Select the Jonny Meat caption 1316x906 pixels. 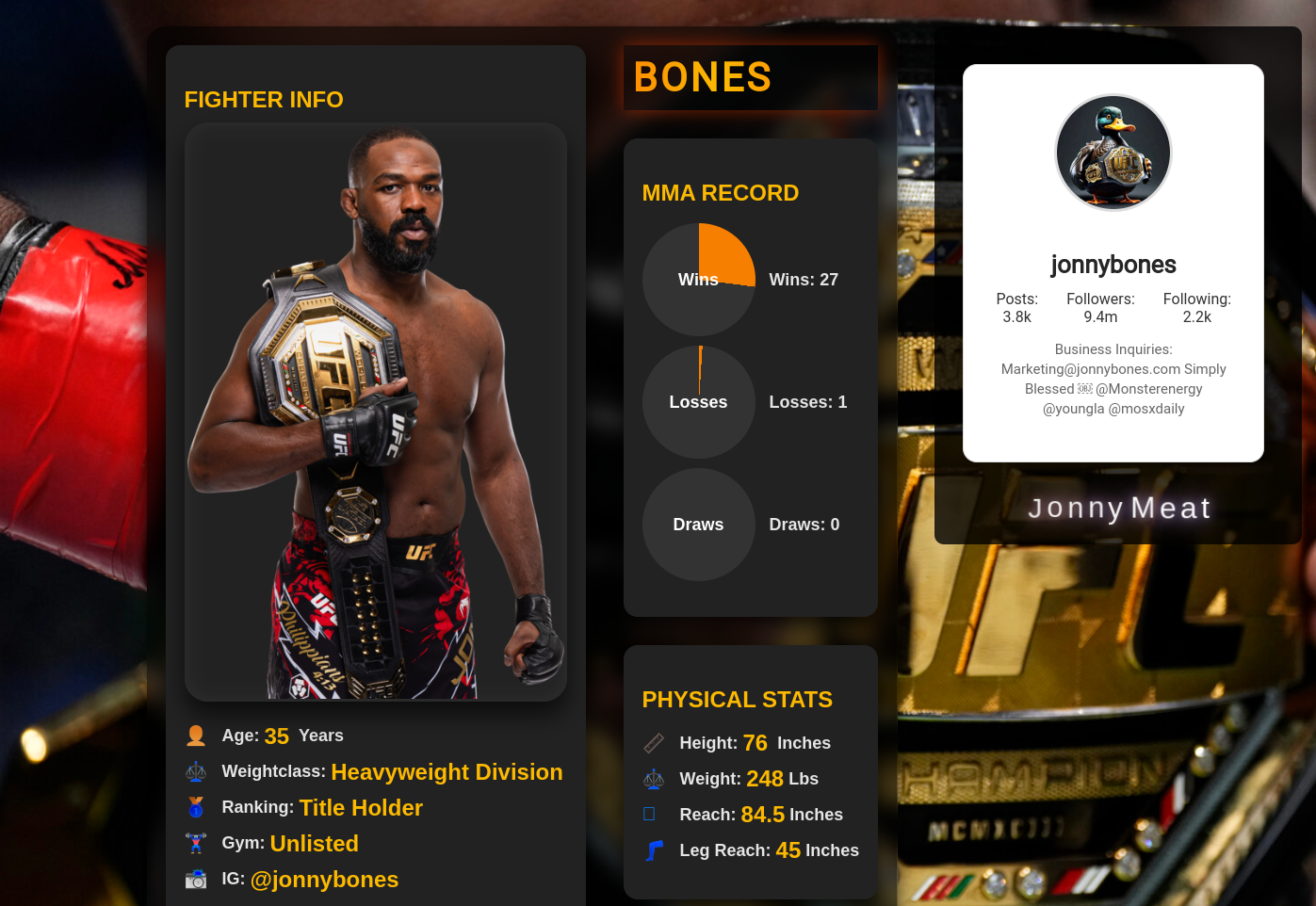point(1118,509)
